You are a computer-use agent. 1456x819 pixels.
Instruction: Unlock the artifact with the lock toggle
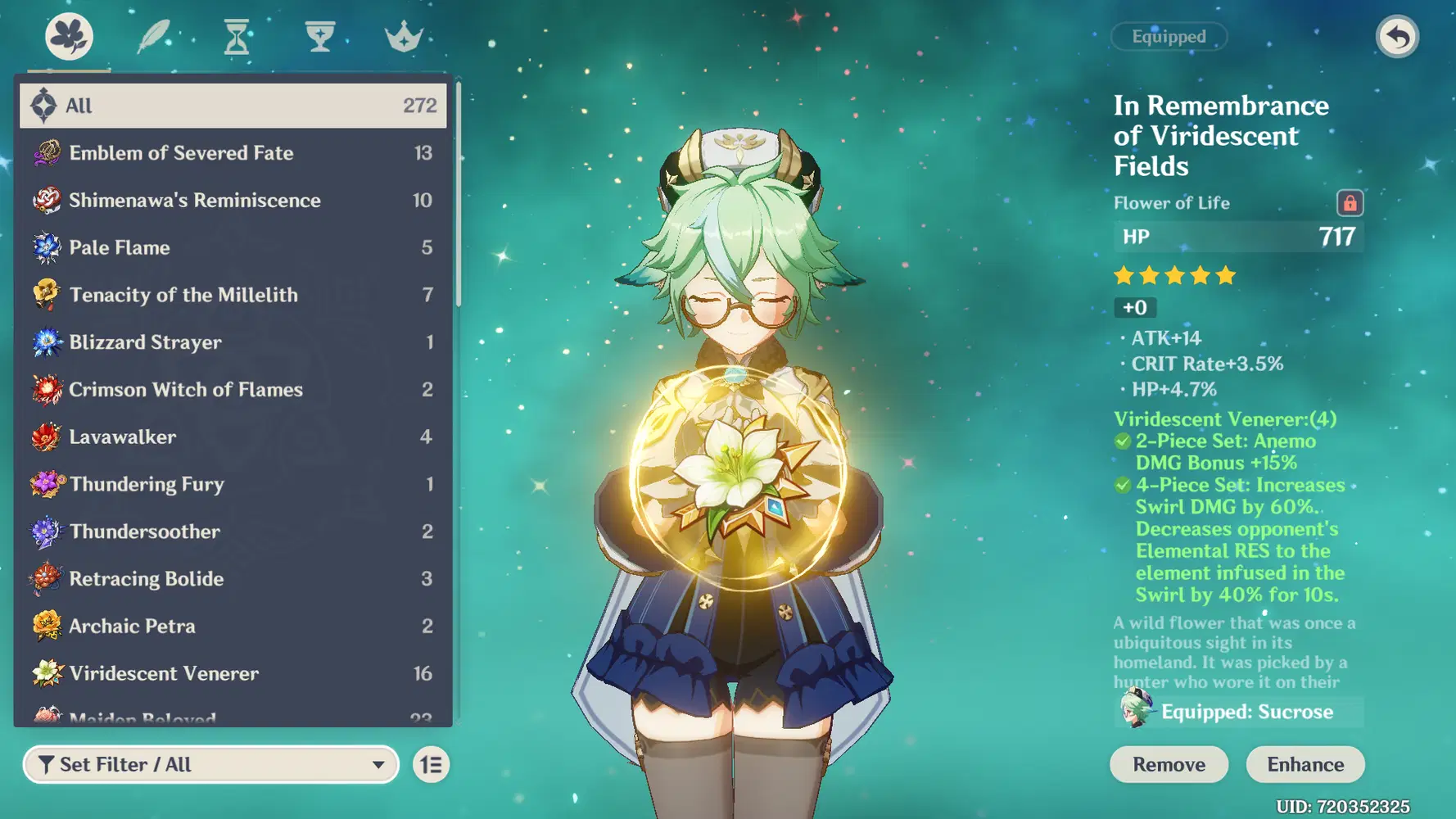click(x=1349, y=203)
